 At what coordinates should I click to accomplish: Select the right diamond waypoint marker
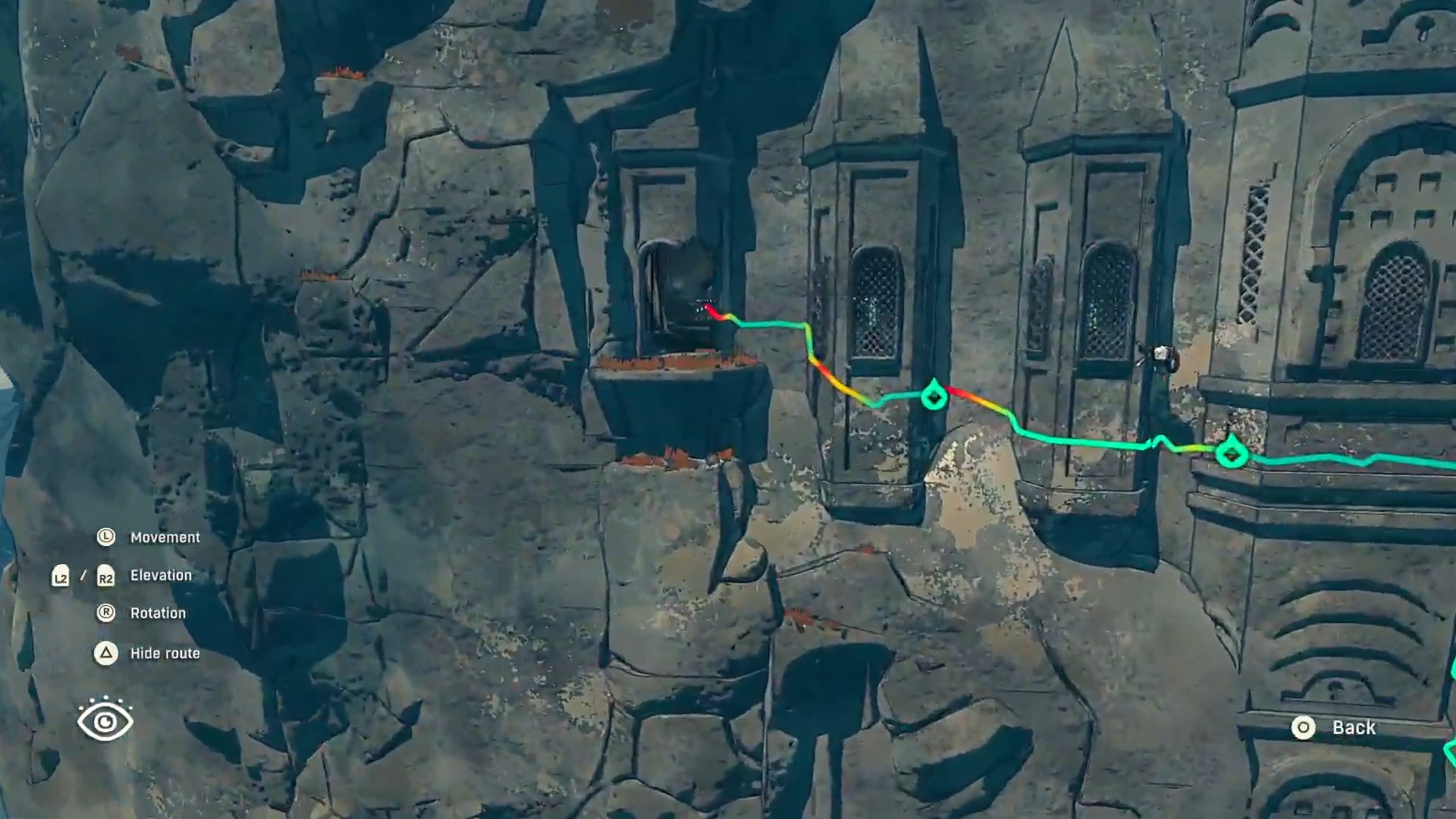1233,453
